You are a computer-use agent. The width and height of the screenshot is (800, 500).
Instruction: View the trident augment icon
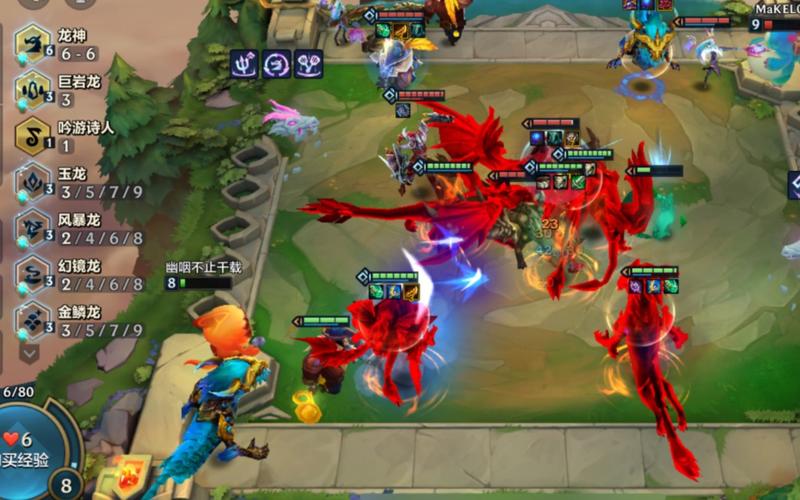[245, 62]
